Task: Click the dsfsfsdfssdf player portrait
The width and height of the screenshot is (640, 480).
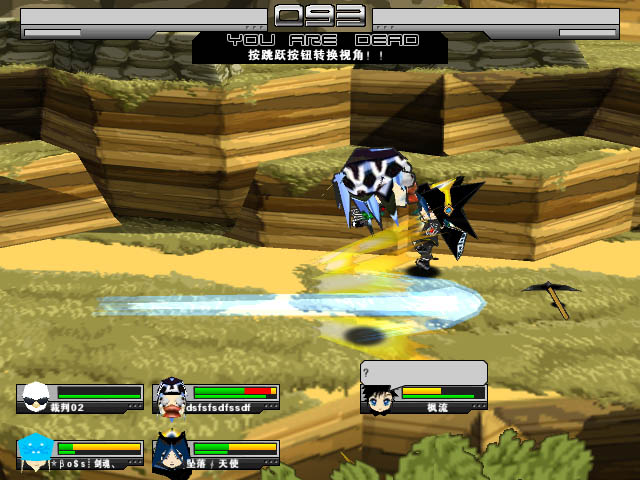Action: click(172, 398)
